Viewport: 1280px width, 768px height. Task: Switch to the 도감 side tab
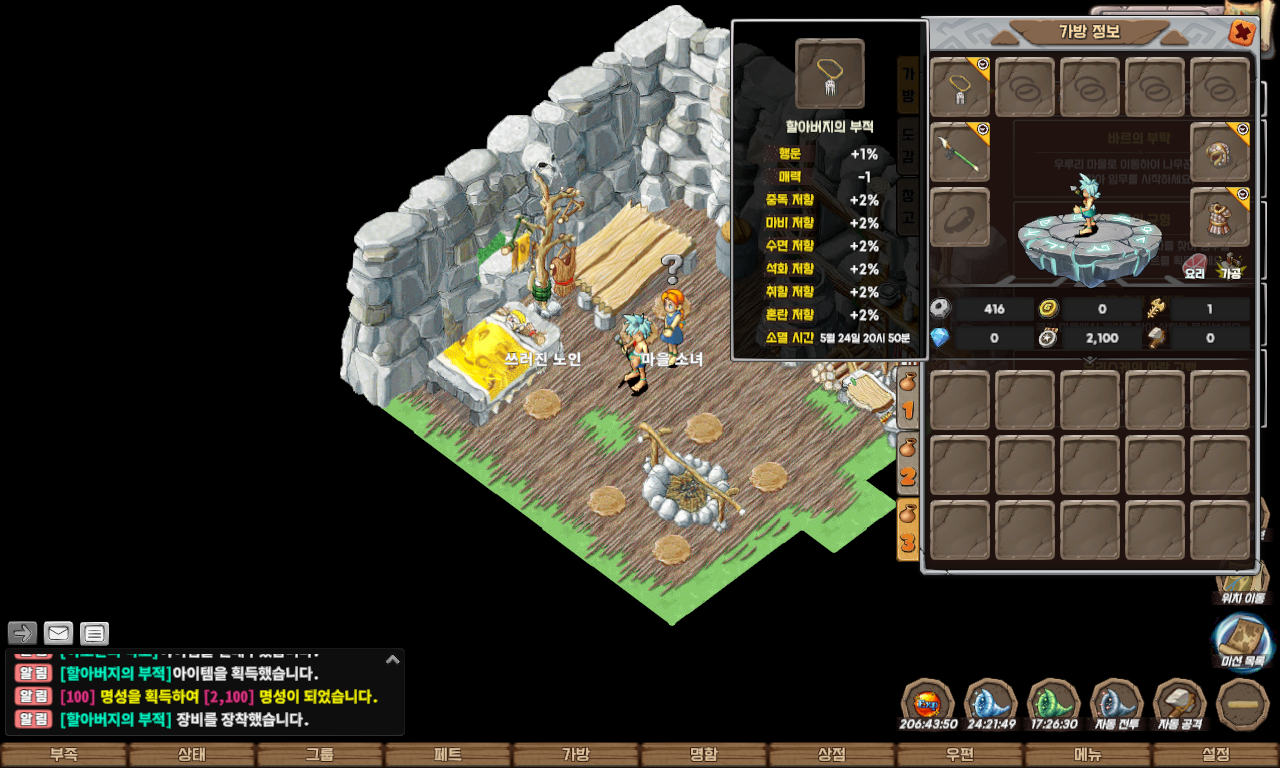tap(907, 145)
